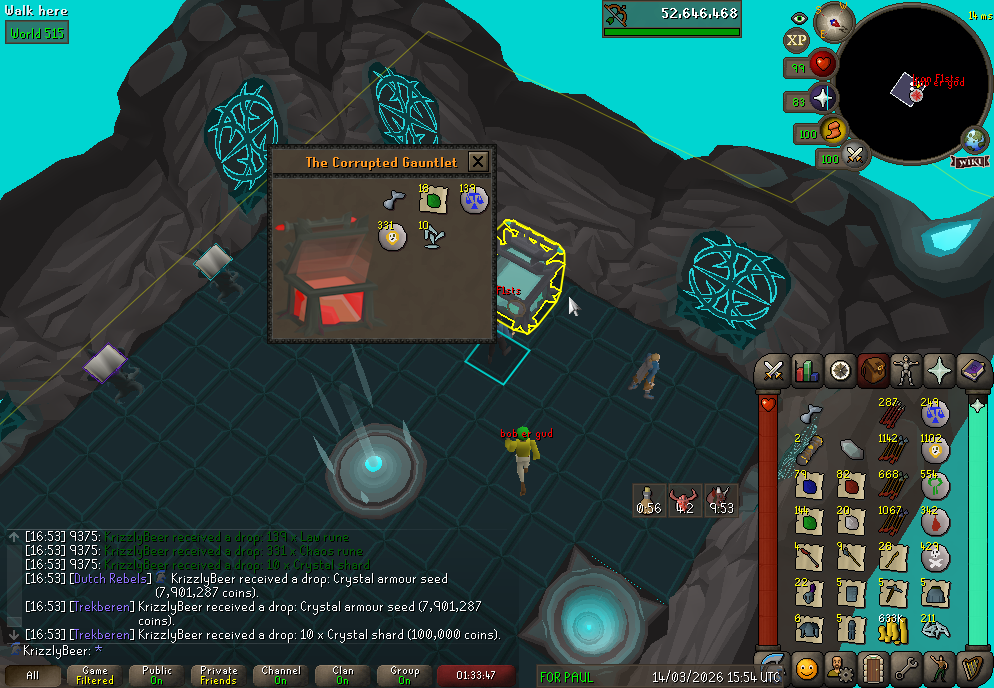Open the Worn Equipment tab
This screenshot has width=994, height=688.
click(907, 371)
